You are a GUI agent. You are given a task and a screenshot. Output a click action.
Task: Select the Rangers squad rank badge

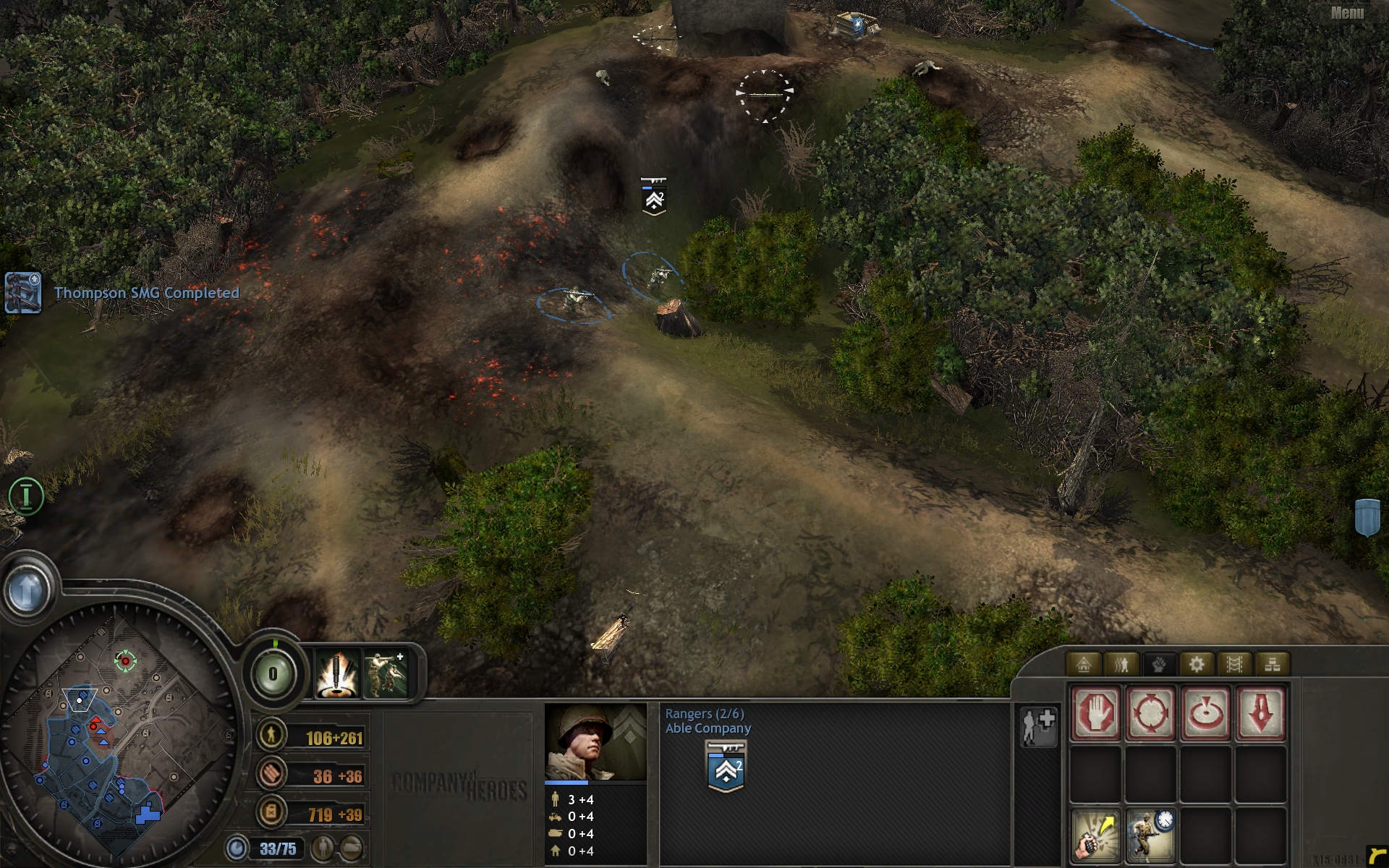(726, 767)
